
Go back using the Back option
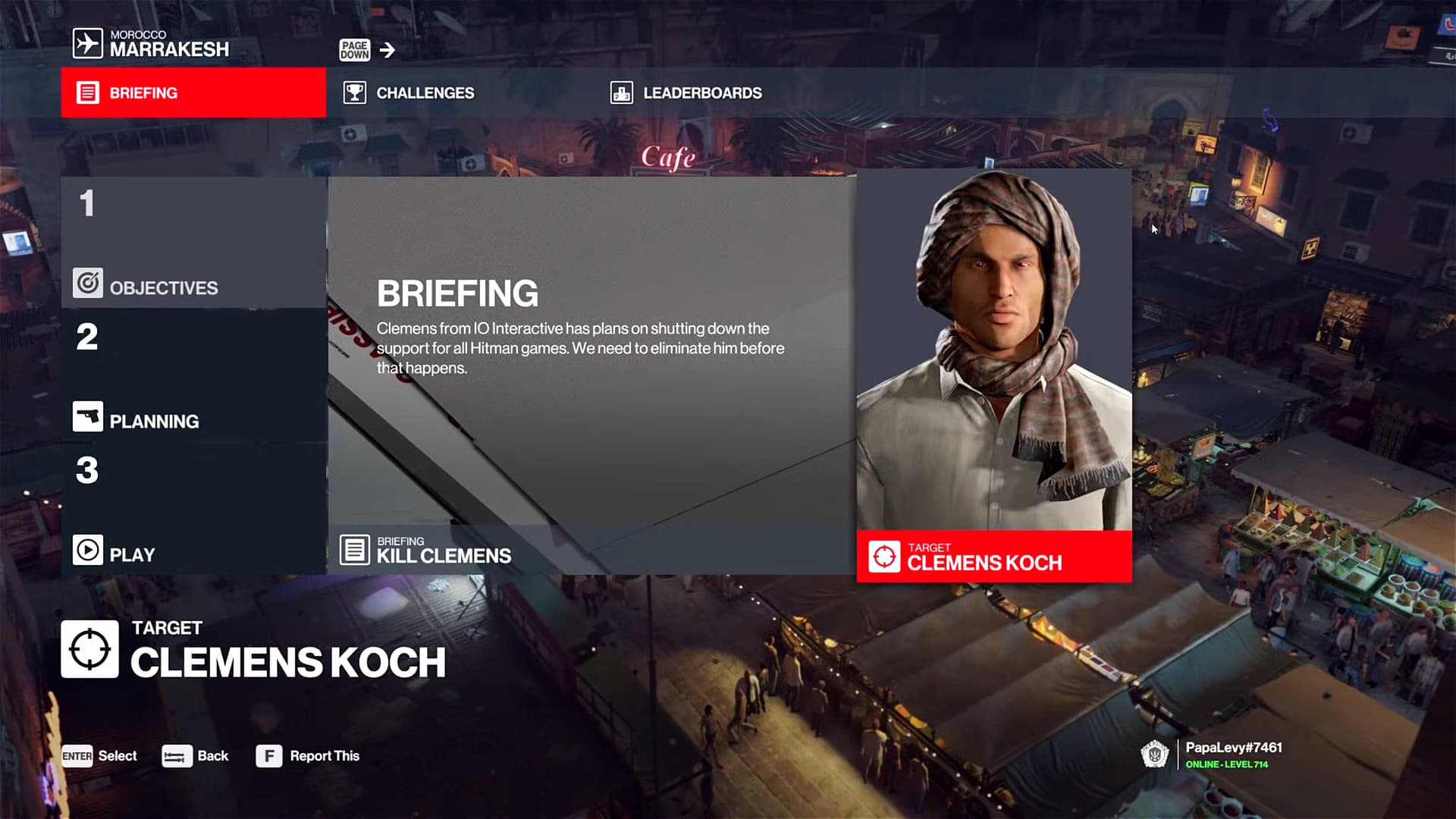(196, 756)
